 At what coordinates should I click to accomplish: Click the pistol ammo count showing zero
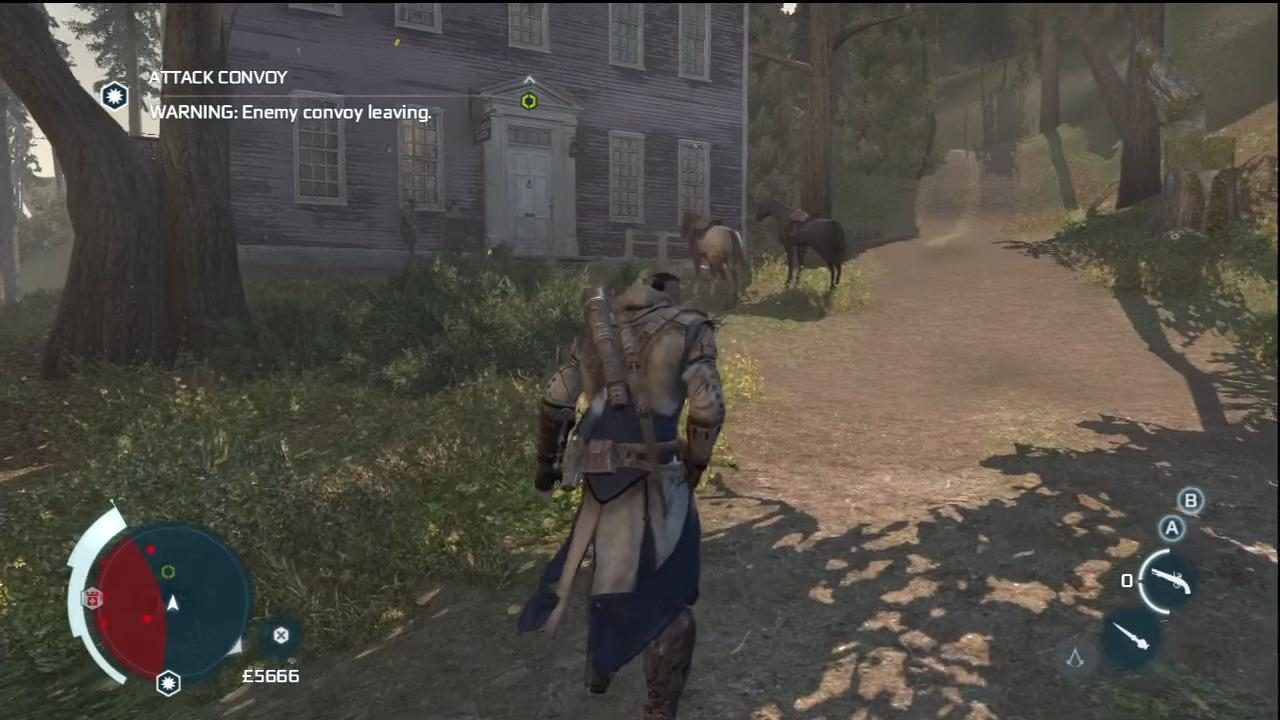click(x=1126, y=580)
